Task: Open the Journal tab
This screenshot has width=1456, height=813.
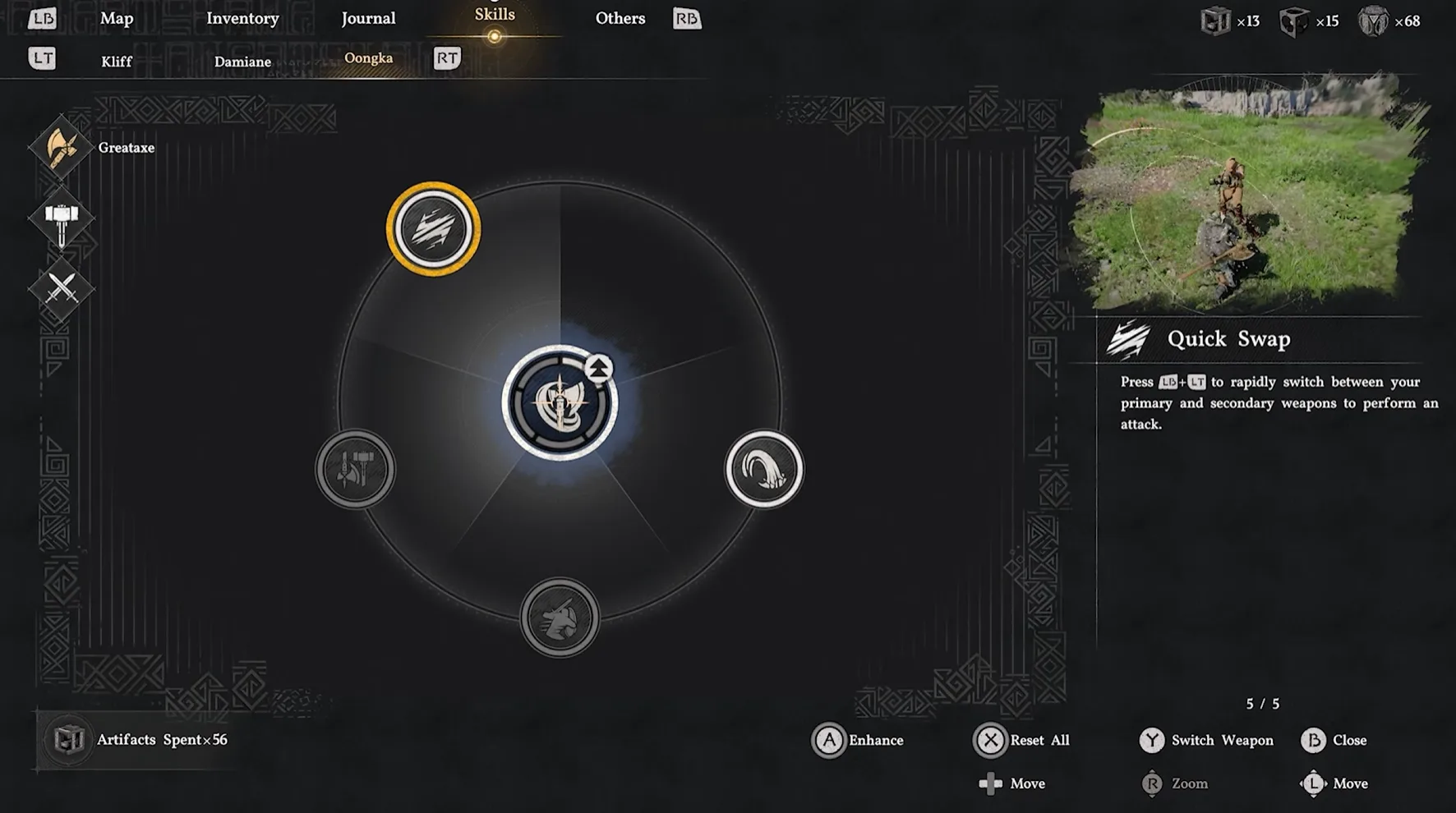Action: coord(368,18)
